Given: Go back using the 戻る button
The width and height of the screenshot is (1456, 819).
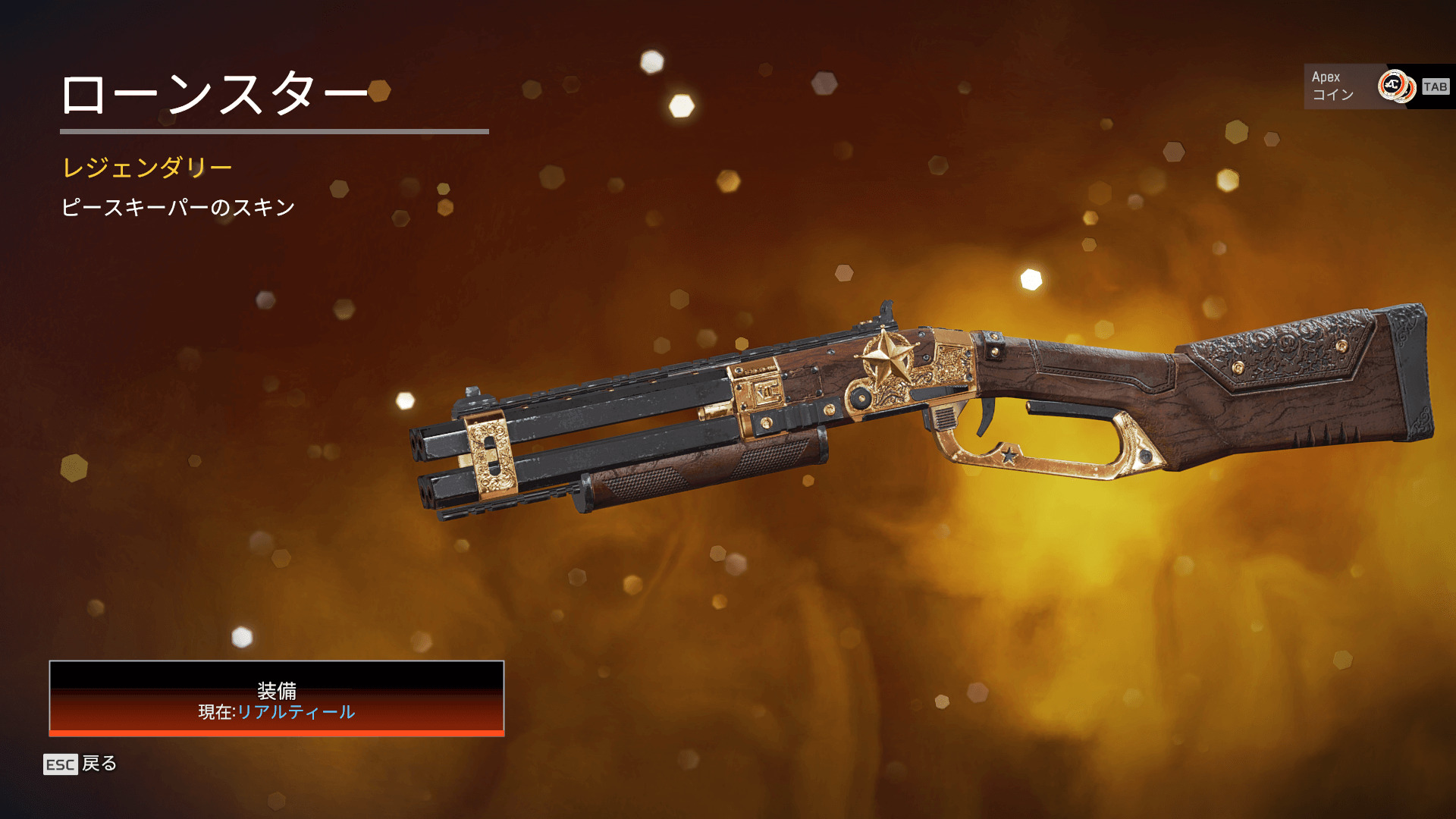Looking at the screenshot, I should click(x=80, y=764).
